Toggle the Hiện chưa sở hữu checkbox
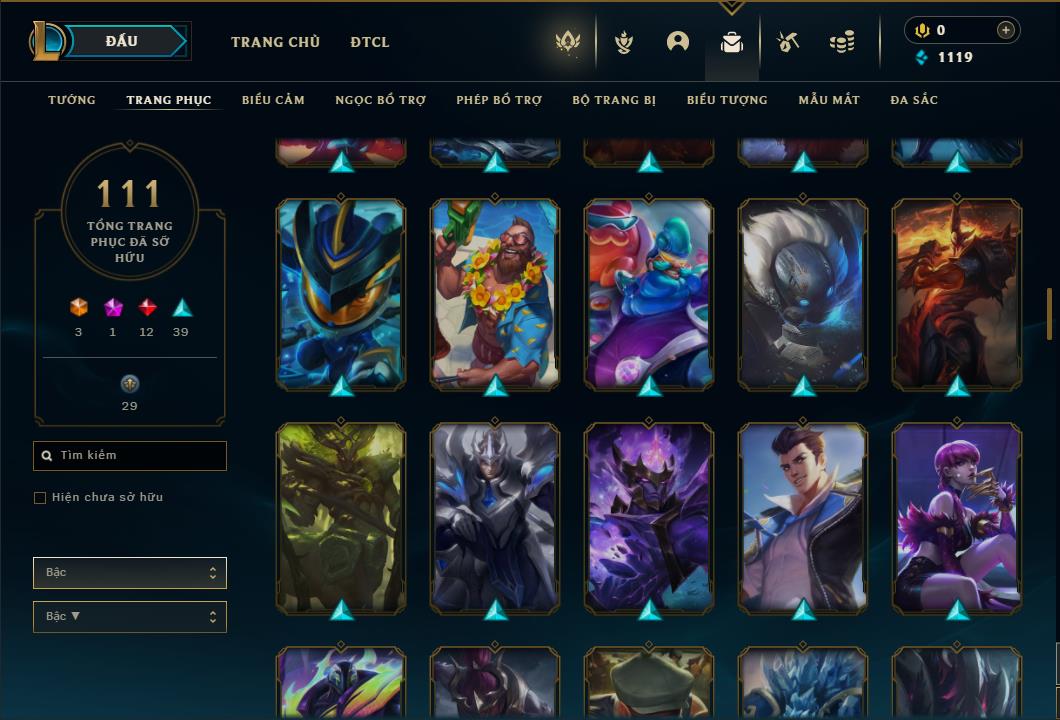The image size is (1060, 720). coord(40,498)
